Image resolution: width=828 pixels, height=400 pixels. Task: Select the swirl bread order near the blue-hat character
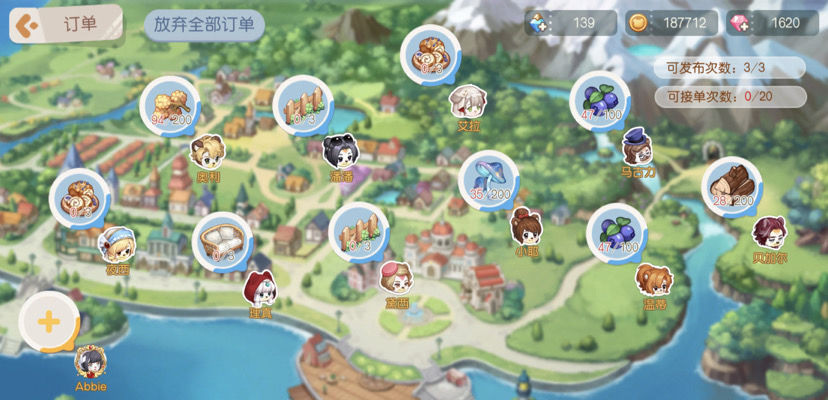pyautogui.click(x=80, y=197)
